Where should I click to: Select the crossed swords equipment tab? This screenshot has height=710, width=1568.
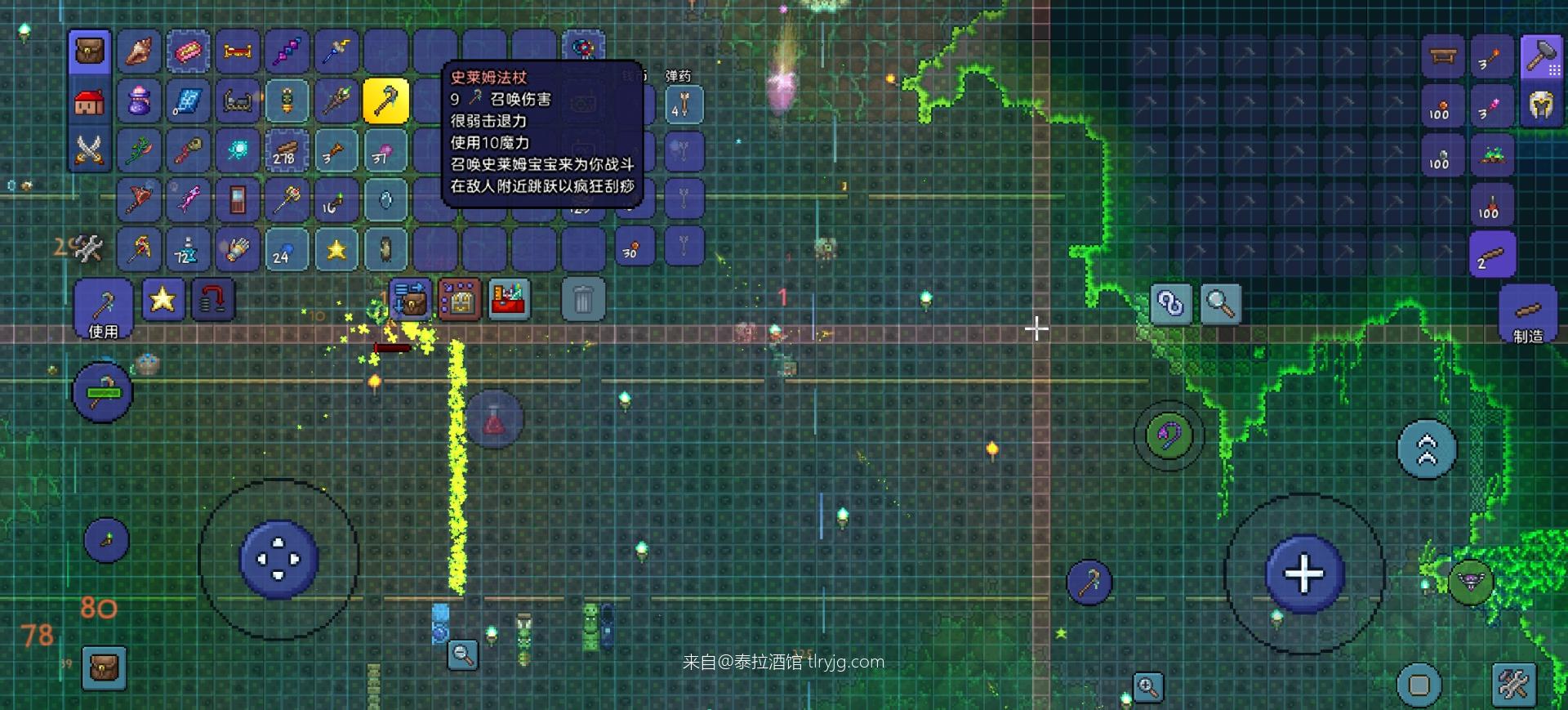point(90,150)
